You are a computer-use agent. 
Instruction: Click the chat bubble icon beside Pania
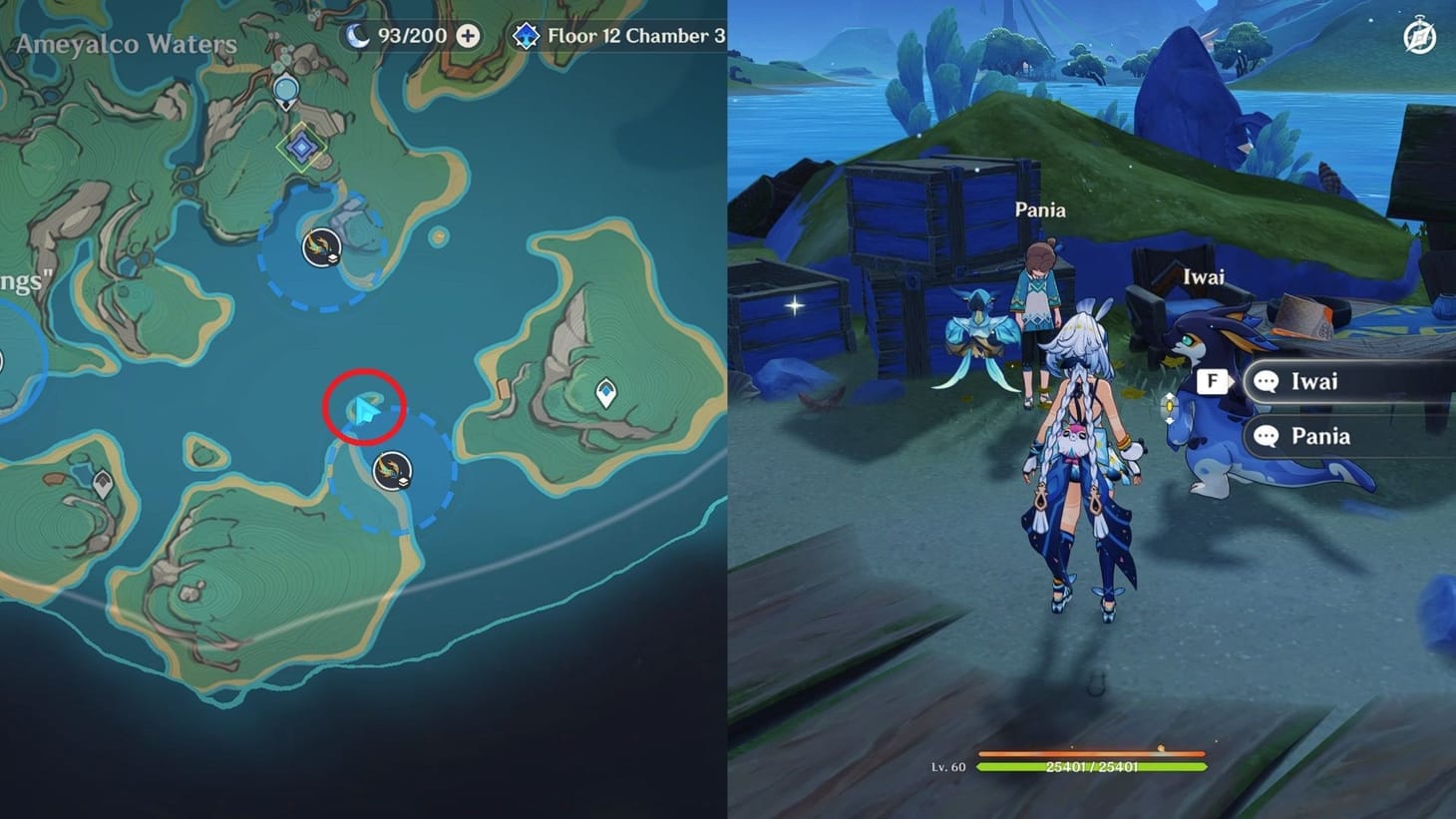1267,436
